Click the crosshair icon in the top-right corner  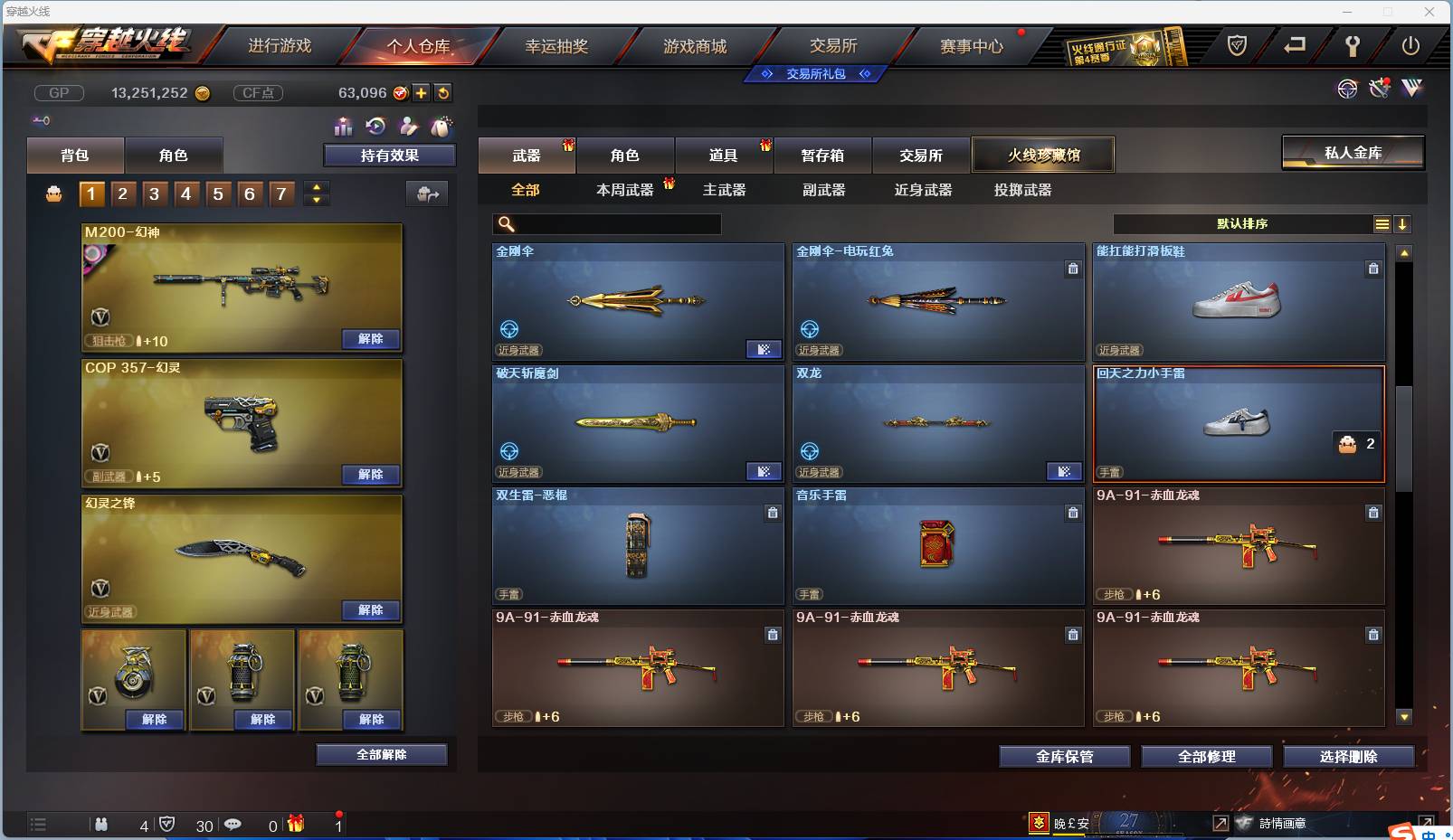tap(1347, 90)
